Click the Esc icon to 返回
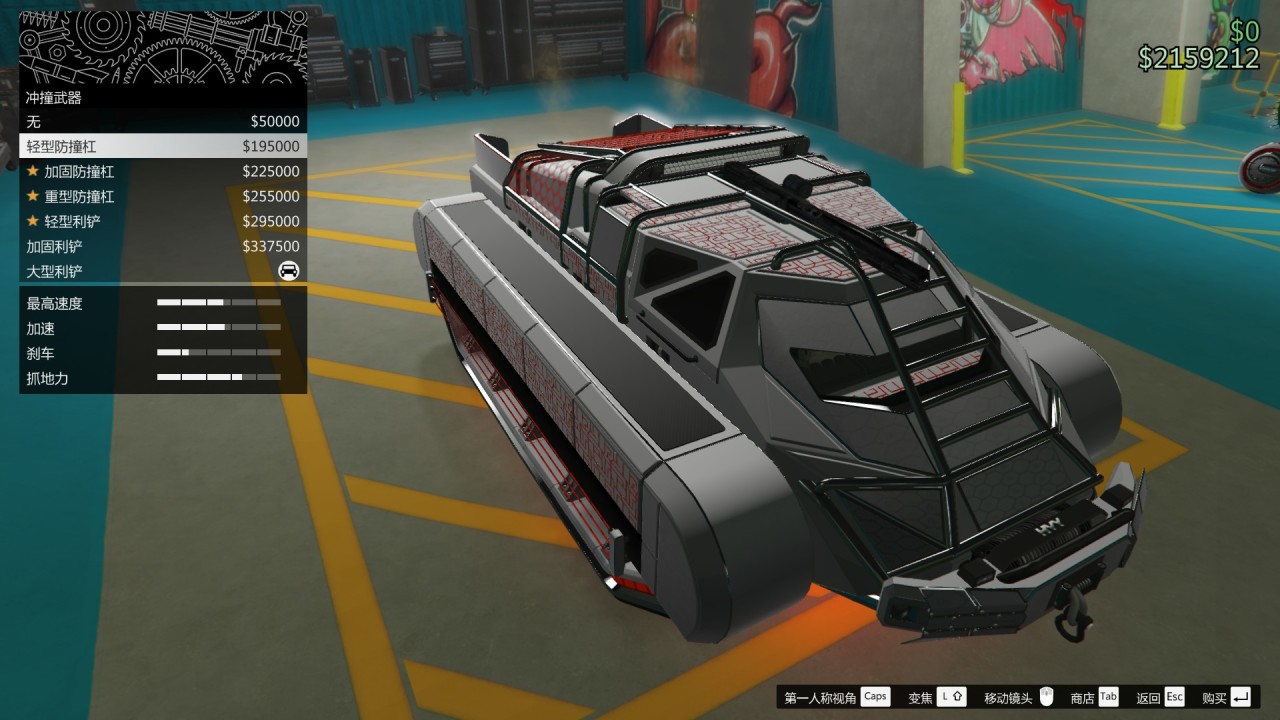 point(1174,696)
